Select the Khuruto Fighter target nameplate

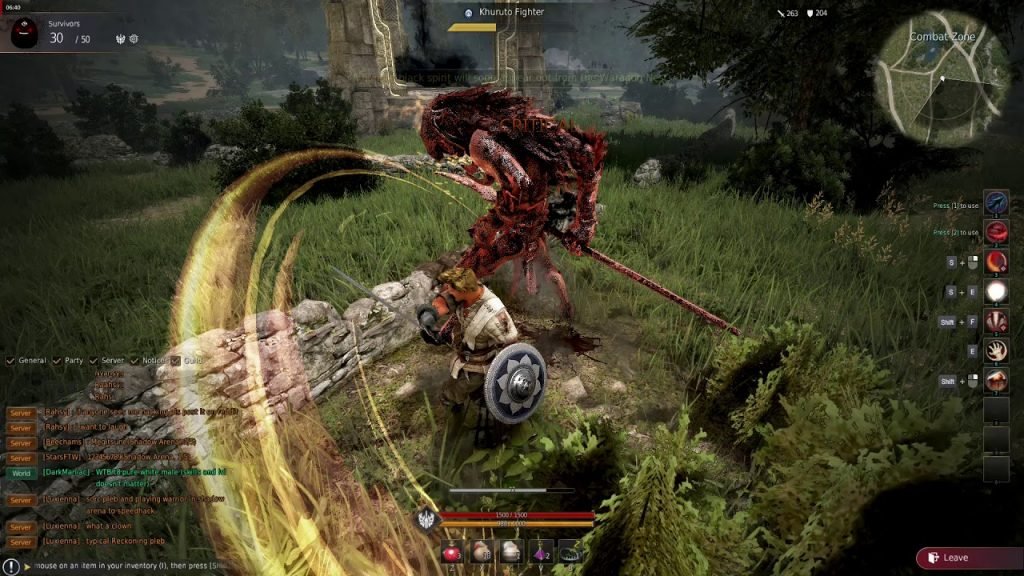pyautogui.click(x=510, y=12)
